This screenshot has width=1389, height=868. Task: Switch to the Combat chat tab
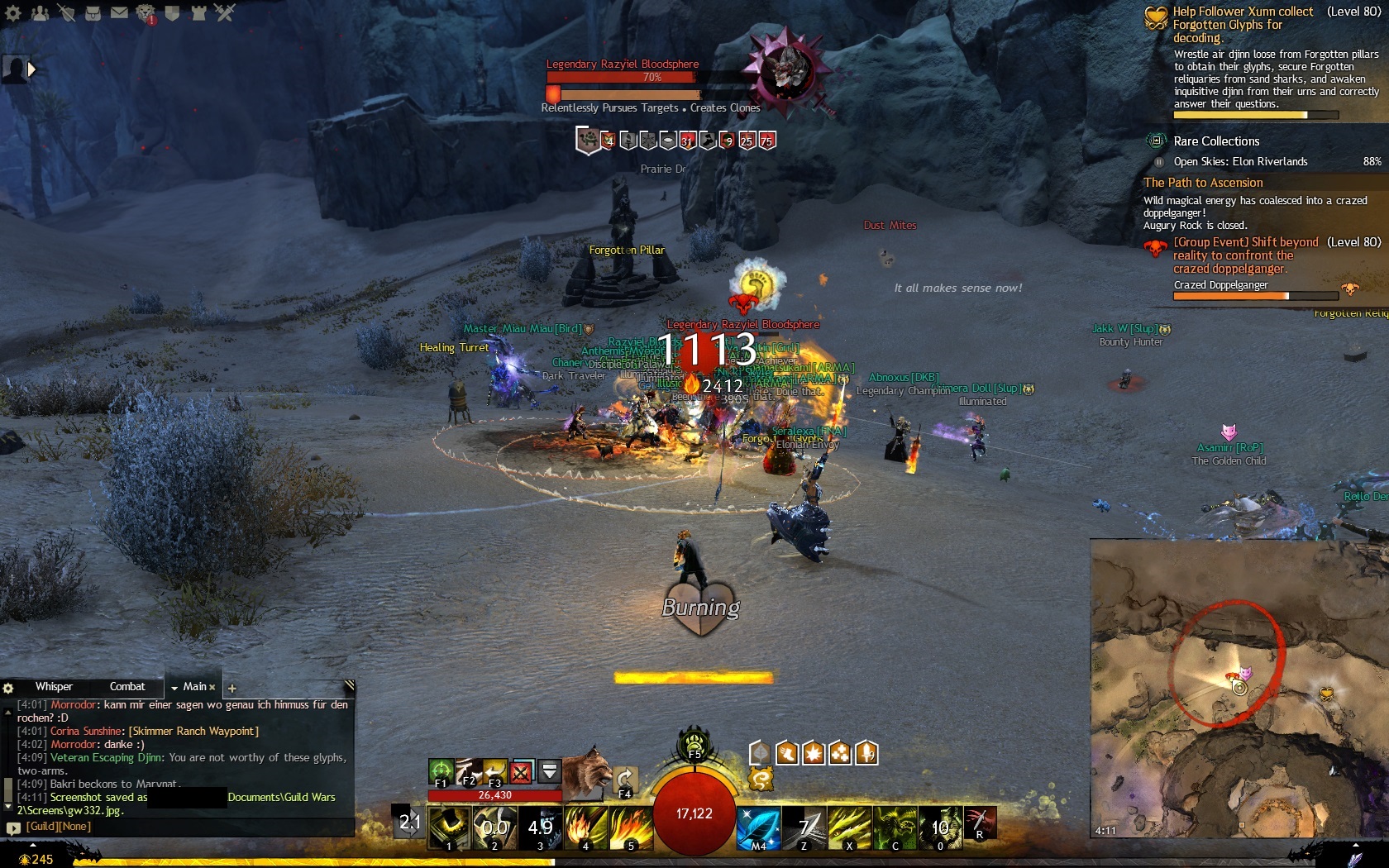coord(127,687)
